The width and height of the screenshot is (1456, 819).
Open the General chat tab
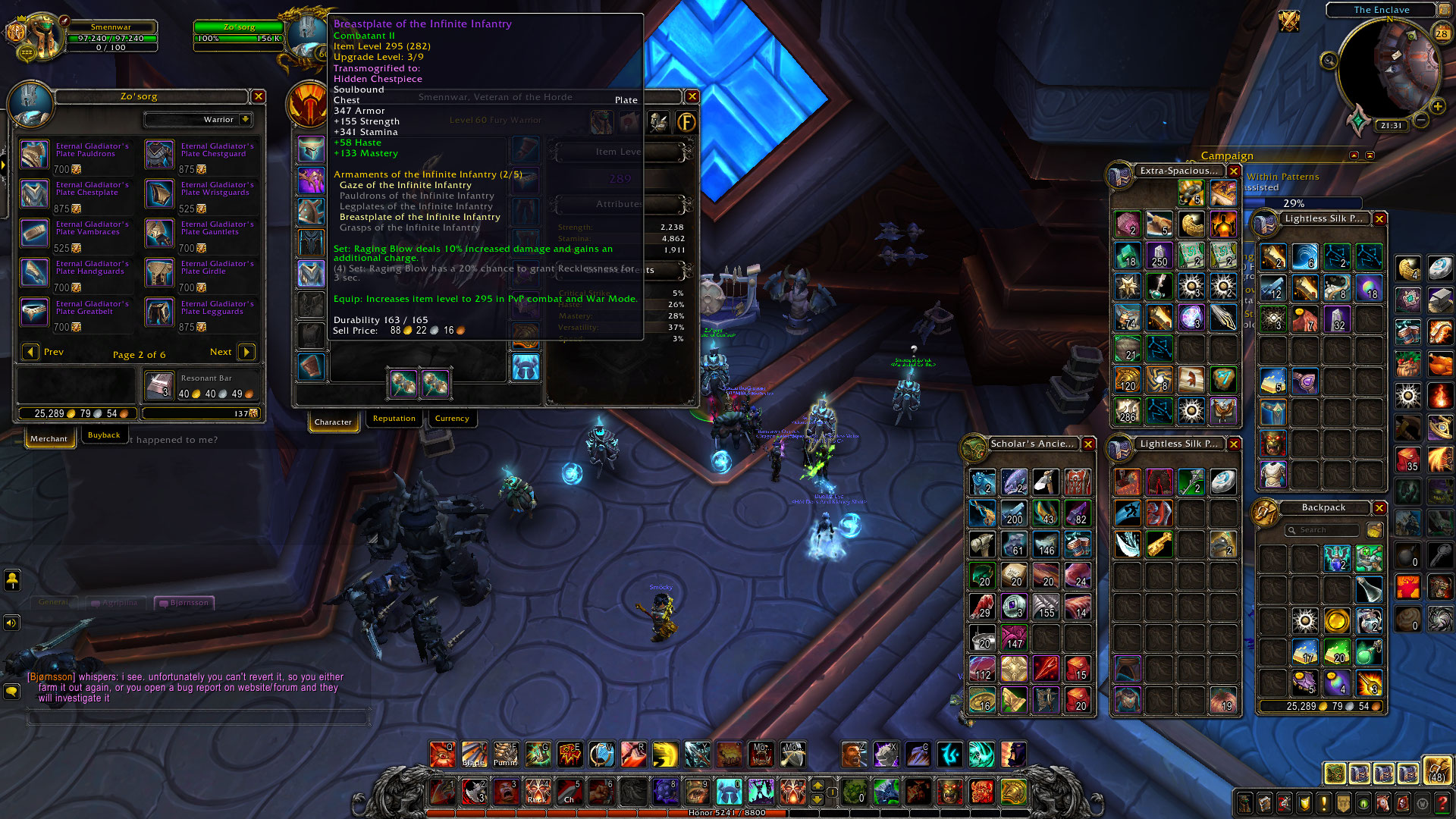pyautogui.click(x=53, y=602)
